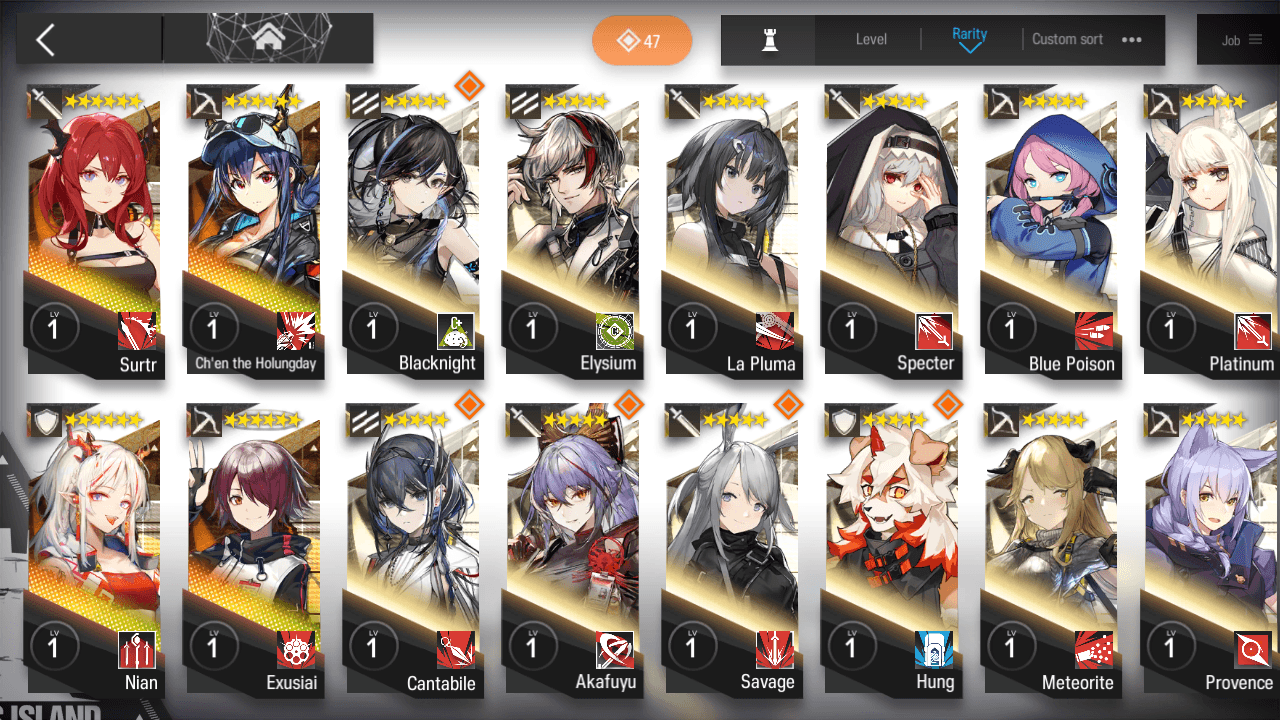
Task: Choose the Exusiai operator card
Action: 252,550
